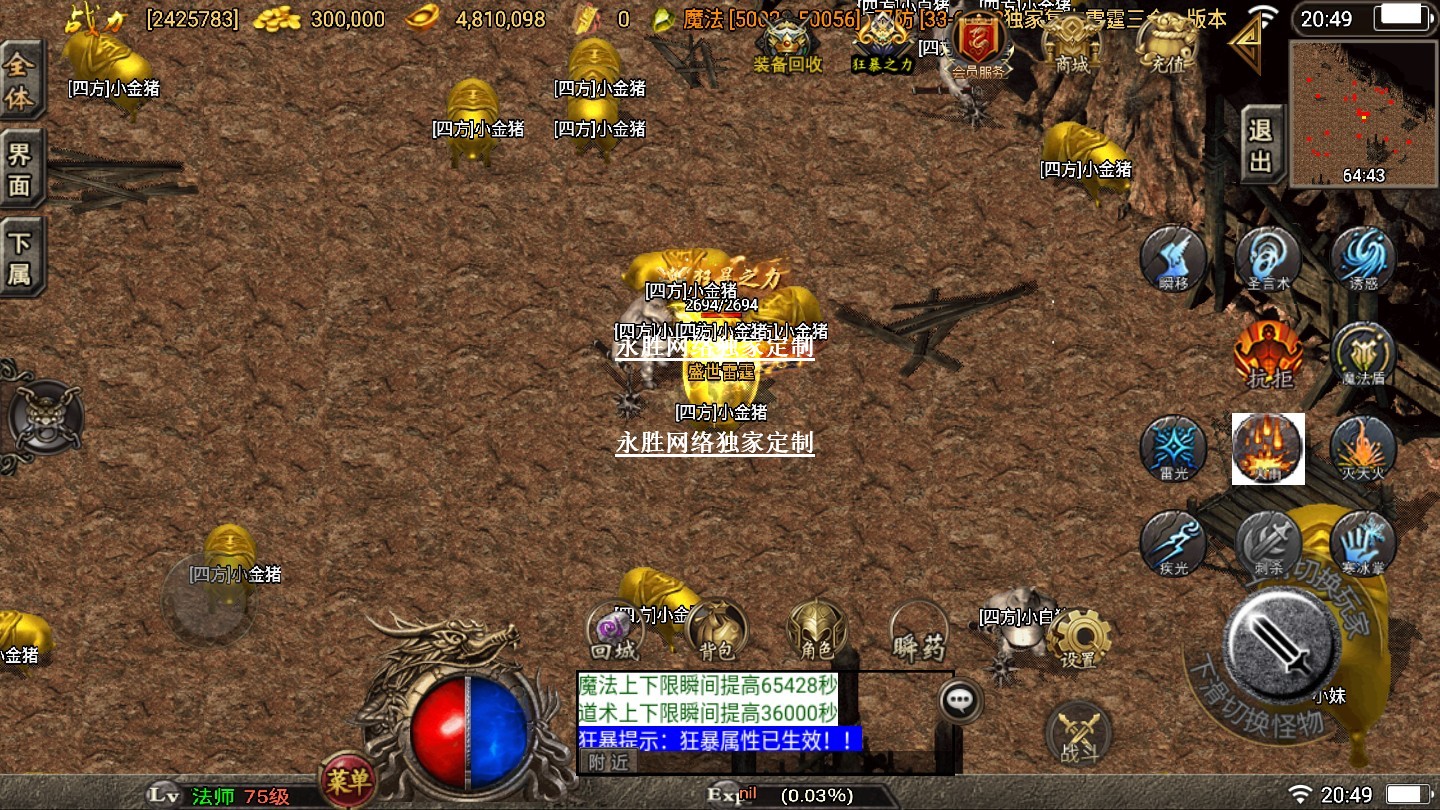
Task: Use the 抗拒 repel skill
Action: point(1269,353)
